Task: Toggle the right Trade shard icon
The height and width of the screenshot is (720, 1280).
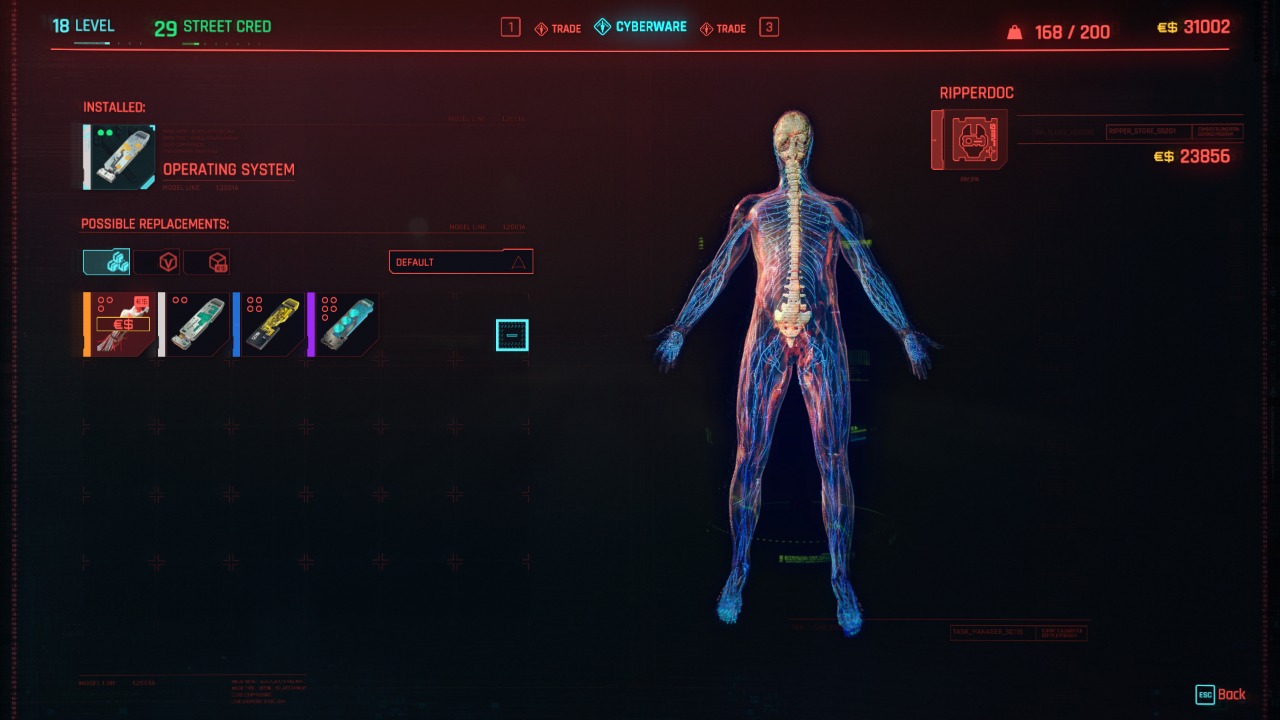Action: 708,28
